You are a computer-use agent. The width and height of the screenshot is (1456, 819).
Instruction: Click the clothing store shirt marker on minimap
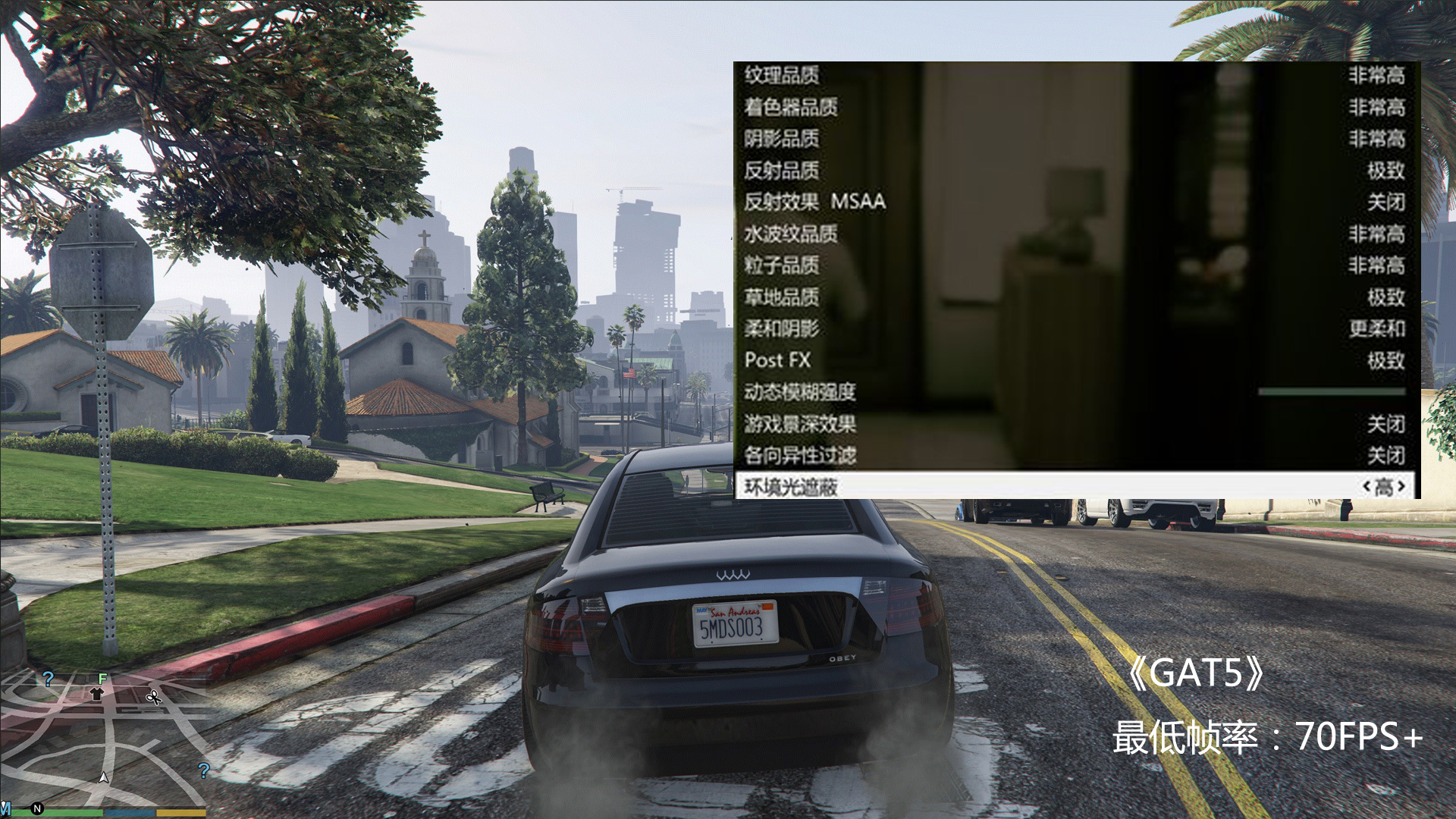point(96,693)
